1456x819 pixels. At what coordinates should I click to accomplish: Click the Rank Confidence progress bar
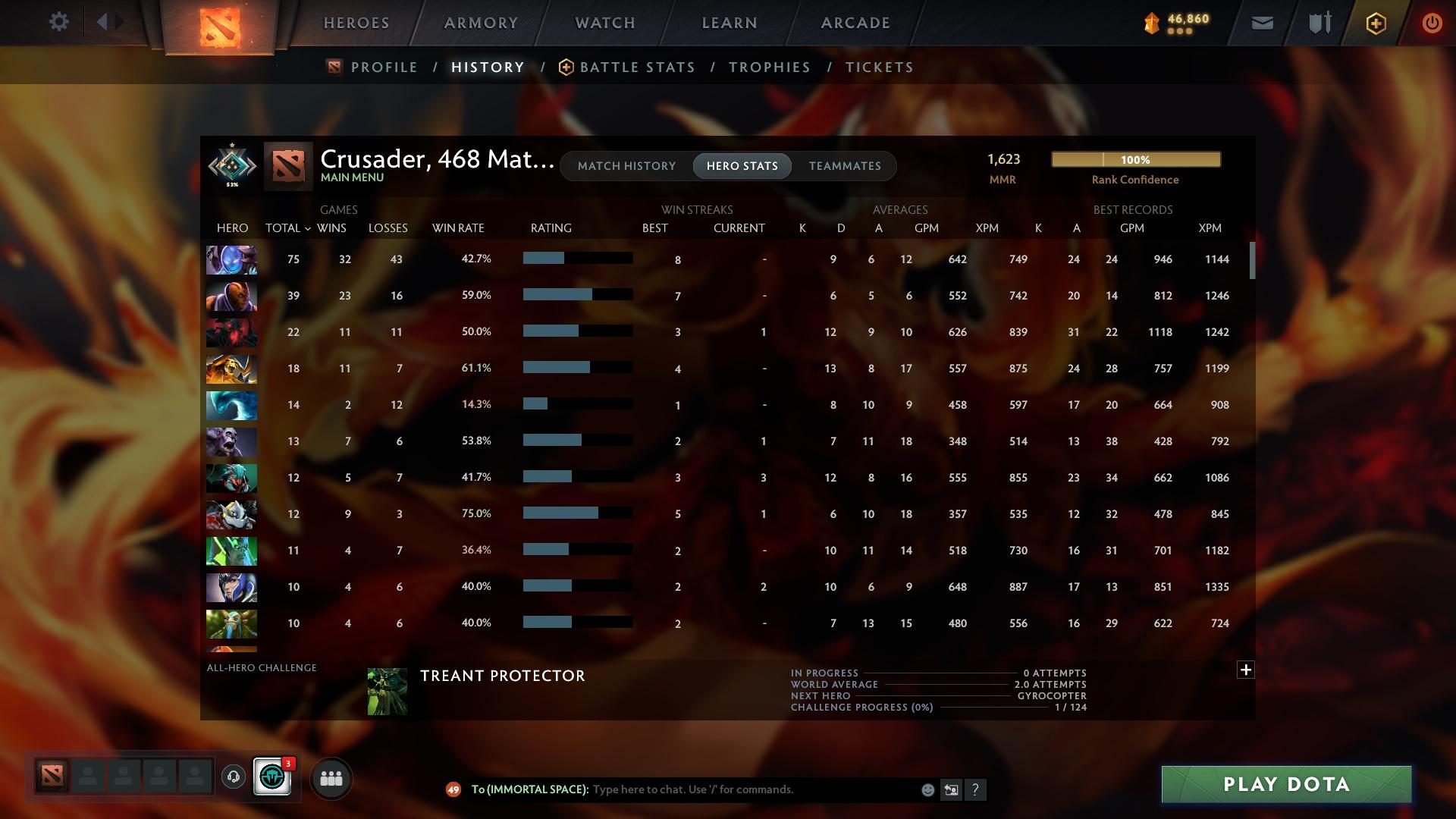point(1135,159)
